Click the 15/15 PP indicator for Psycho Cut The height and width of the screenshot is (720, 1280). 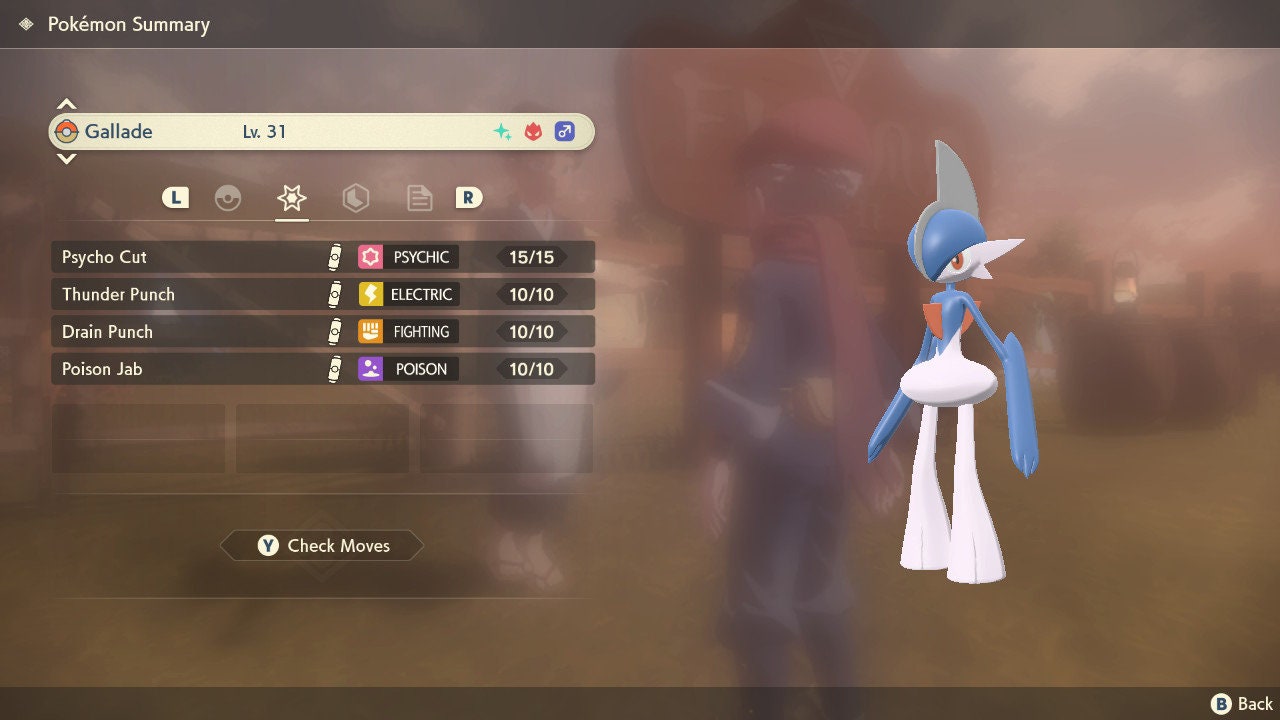coord(534,257)
